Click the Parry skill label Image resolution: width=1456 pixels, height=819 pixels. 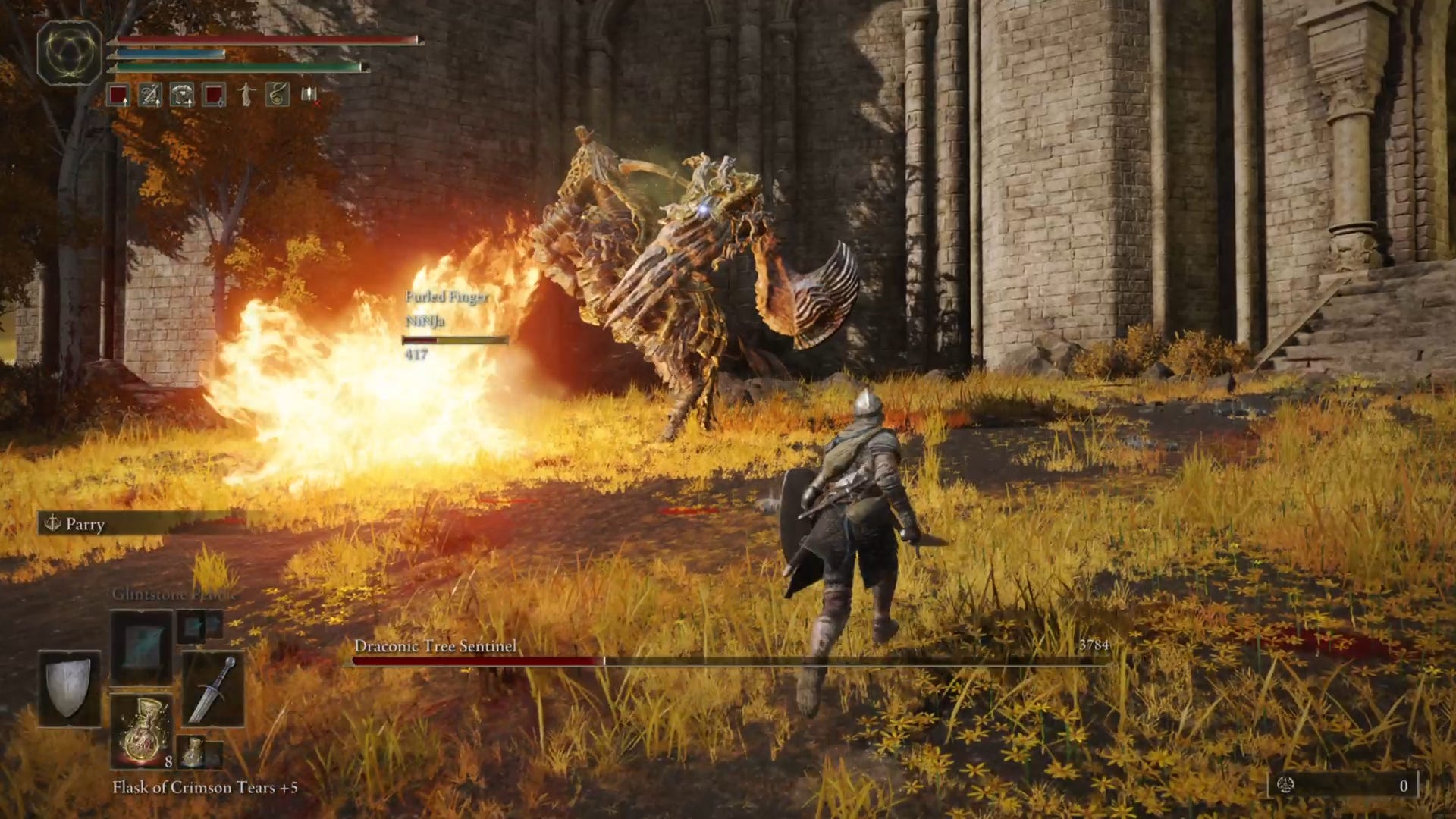coord(84,524)
